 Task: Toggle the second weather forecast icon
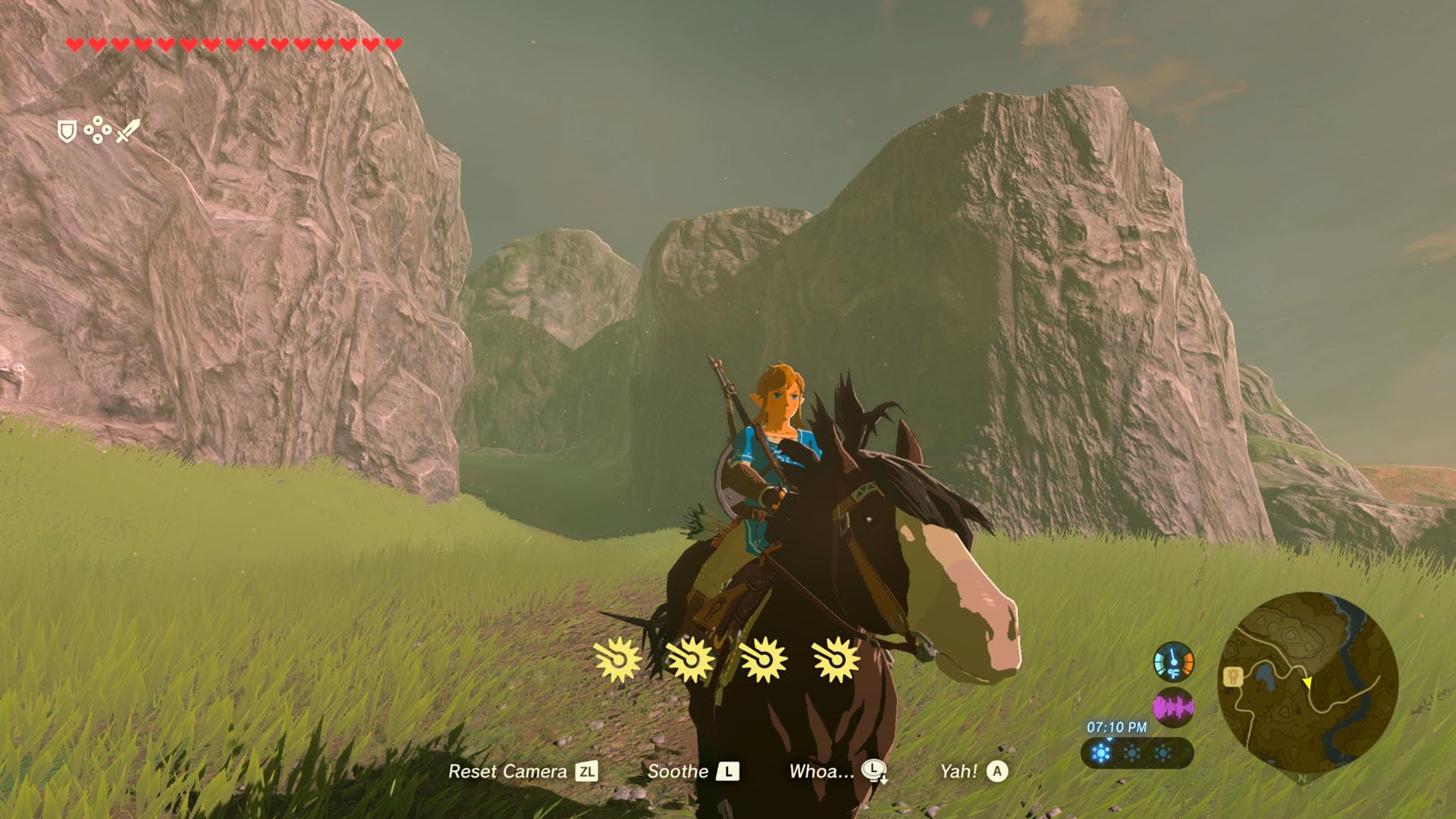(x=1132, y=752)
